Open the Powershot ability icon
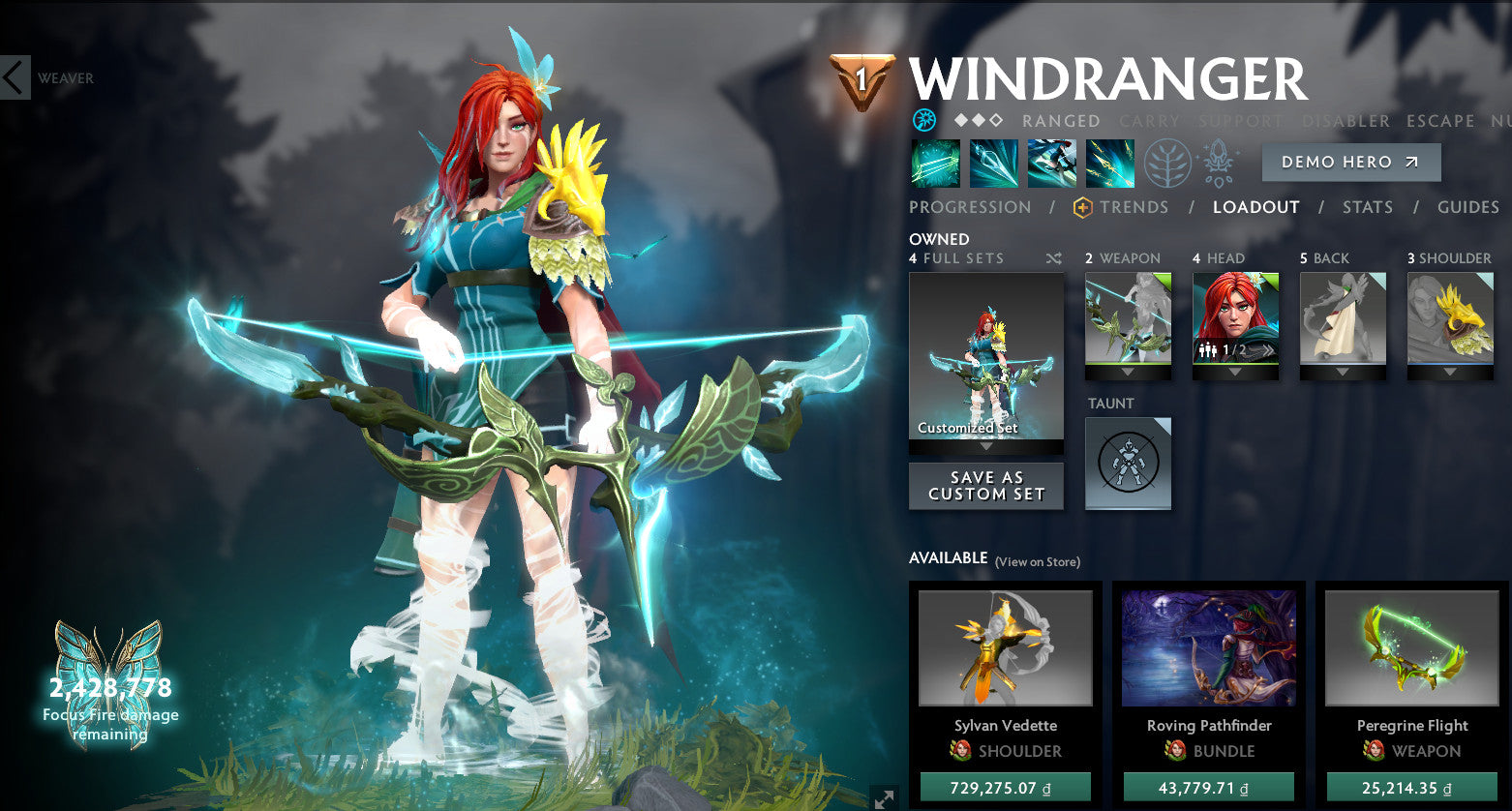Image resolution: width=1512 pixels, height=811 pixels. [994, 163]
